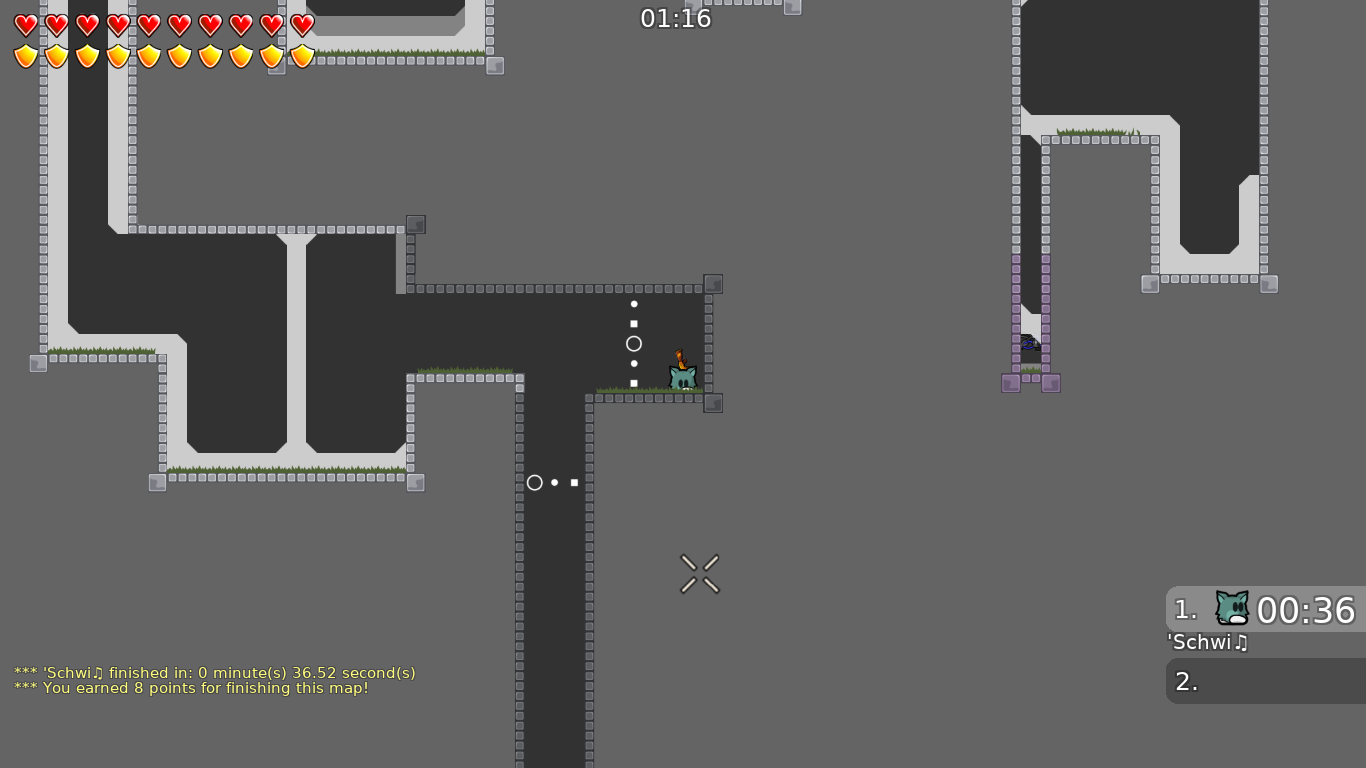Screen dimensions: 1366x768
Task: Click the 00:36 finish time in the scoreboard
Action: click(x=1306, y=610)
